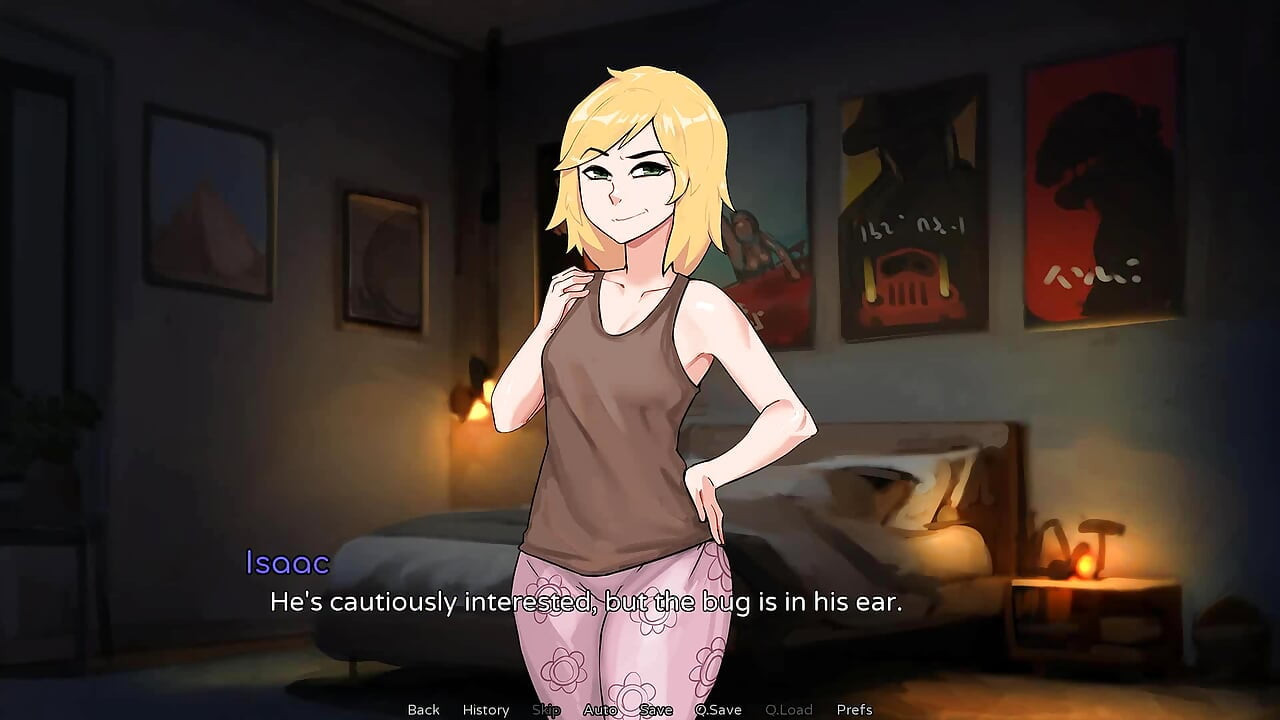Open the History log
The width and height of the screenshot is (1280, 720).
[485, 709]
